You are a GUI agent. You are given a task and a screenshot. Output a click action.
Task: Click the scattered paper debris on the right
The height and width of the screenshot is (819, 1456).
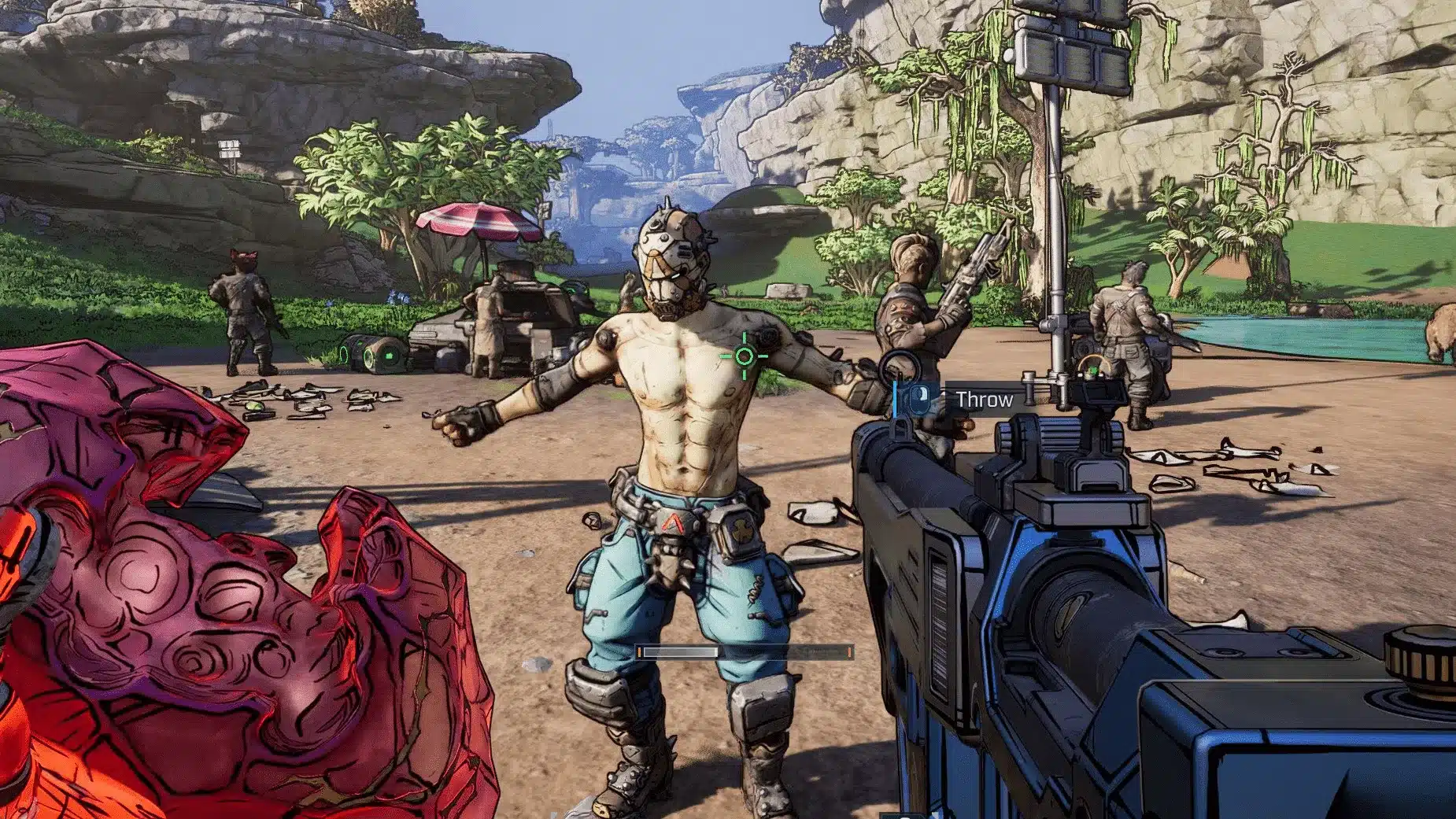(1244, 464)
